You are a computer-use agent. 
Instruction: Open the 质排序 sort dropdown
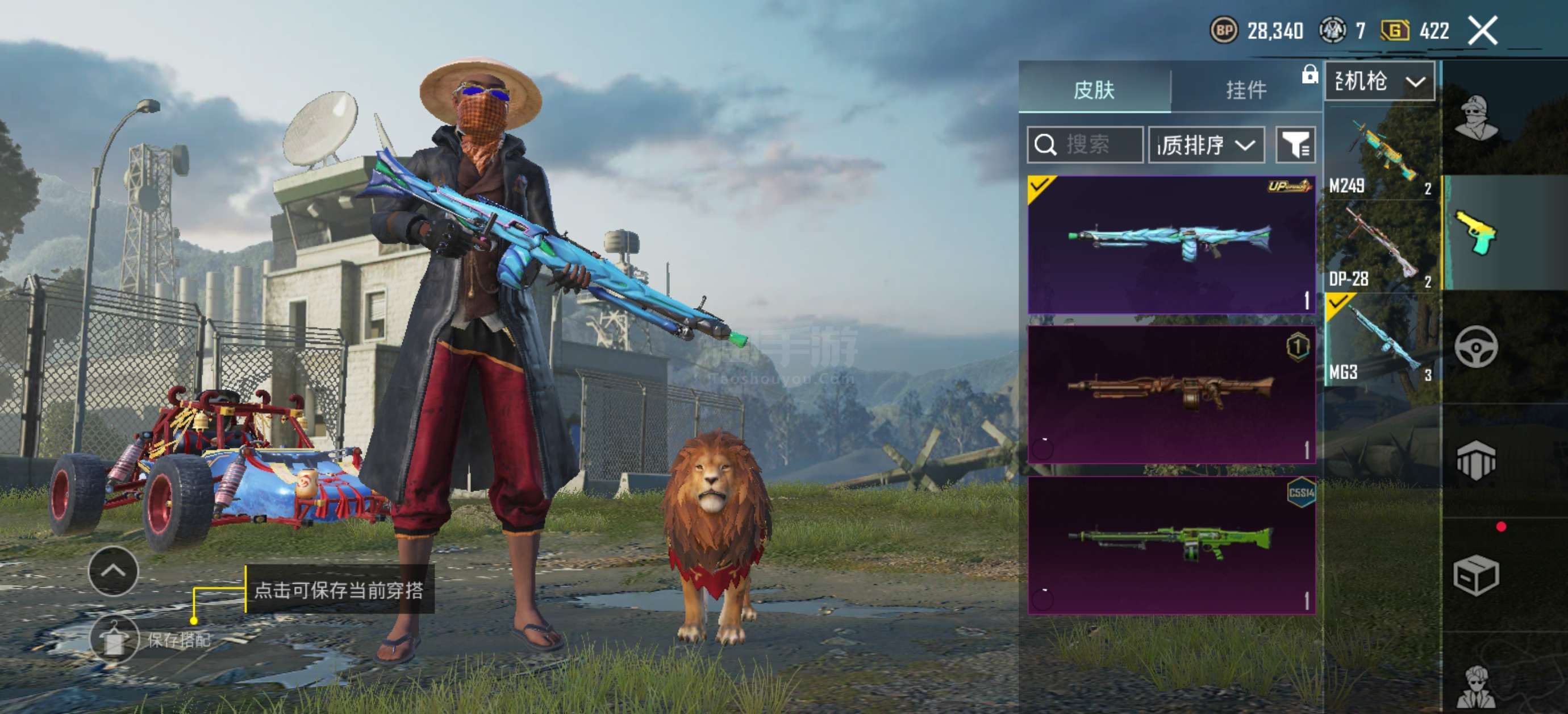pos(1206,145)
